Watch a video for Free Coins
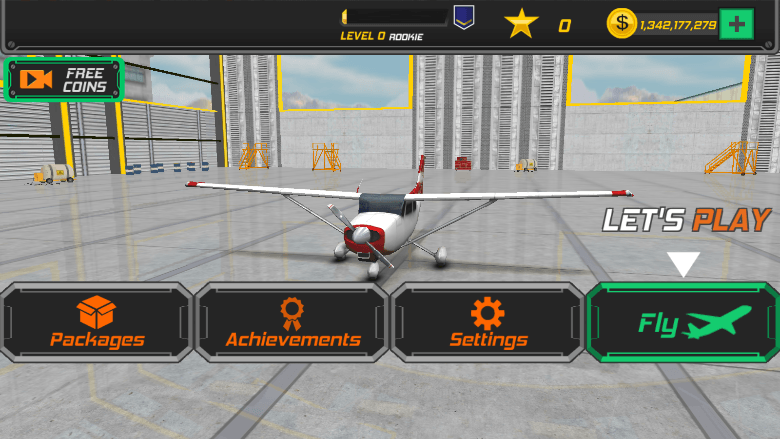This screenshot has width=780, height=439. click(x=64, y=80)
